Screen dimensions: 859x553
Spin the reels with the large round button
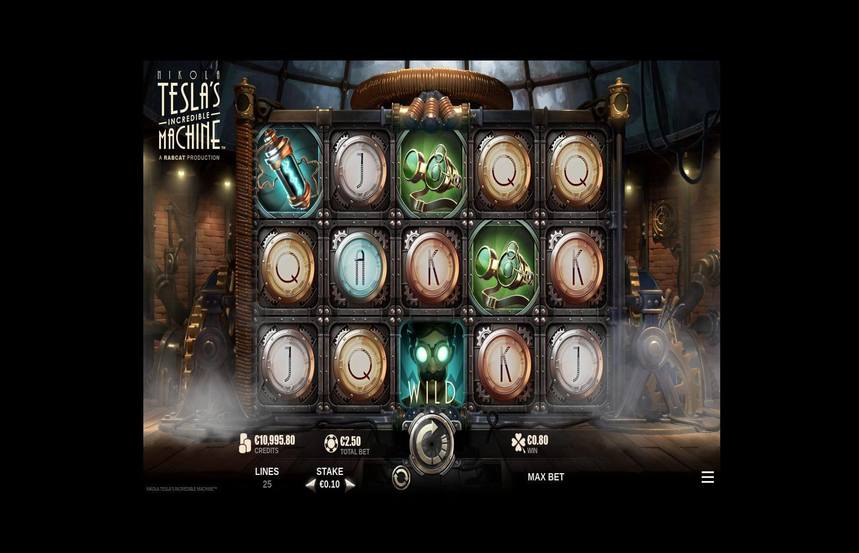431,441
